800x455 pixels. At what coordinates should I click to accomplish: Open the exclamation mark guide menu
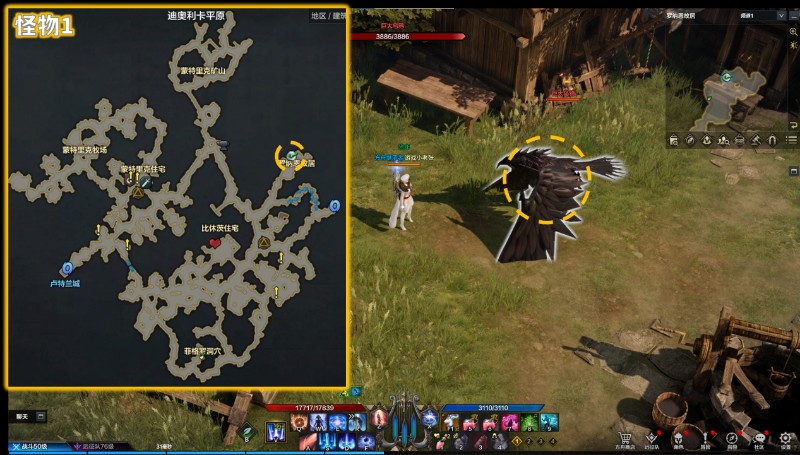pos(705,437)
